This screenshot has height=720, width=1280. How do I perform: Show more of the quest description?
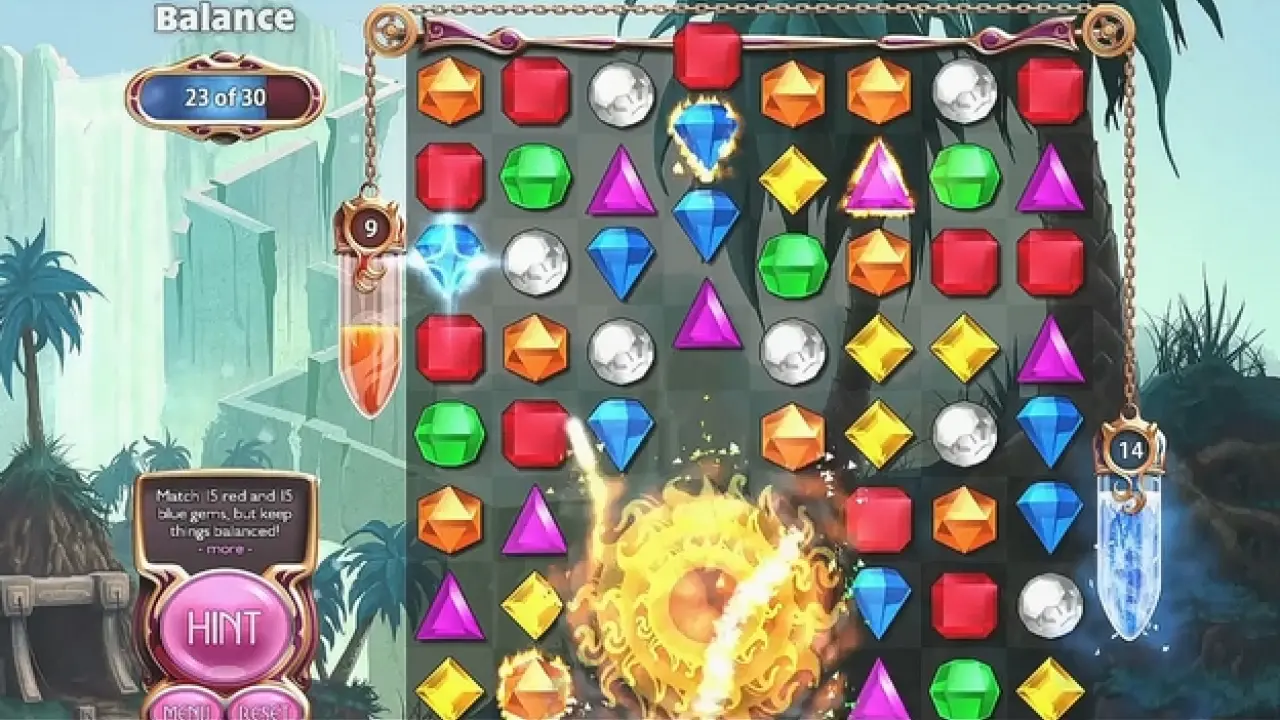pyautogui.click(x=224, y=549)
